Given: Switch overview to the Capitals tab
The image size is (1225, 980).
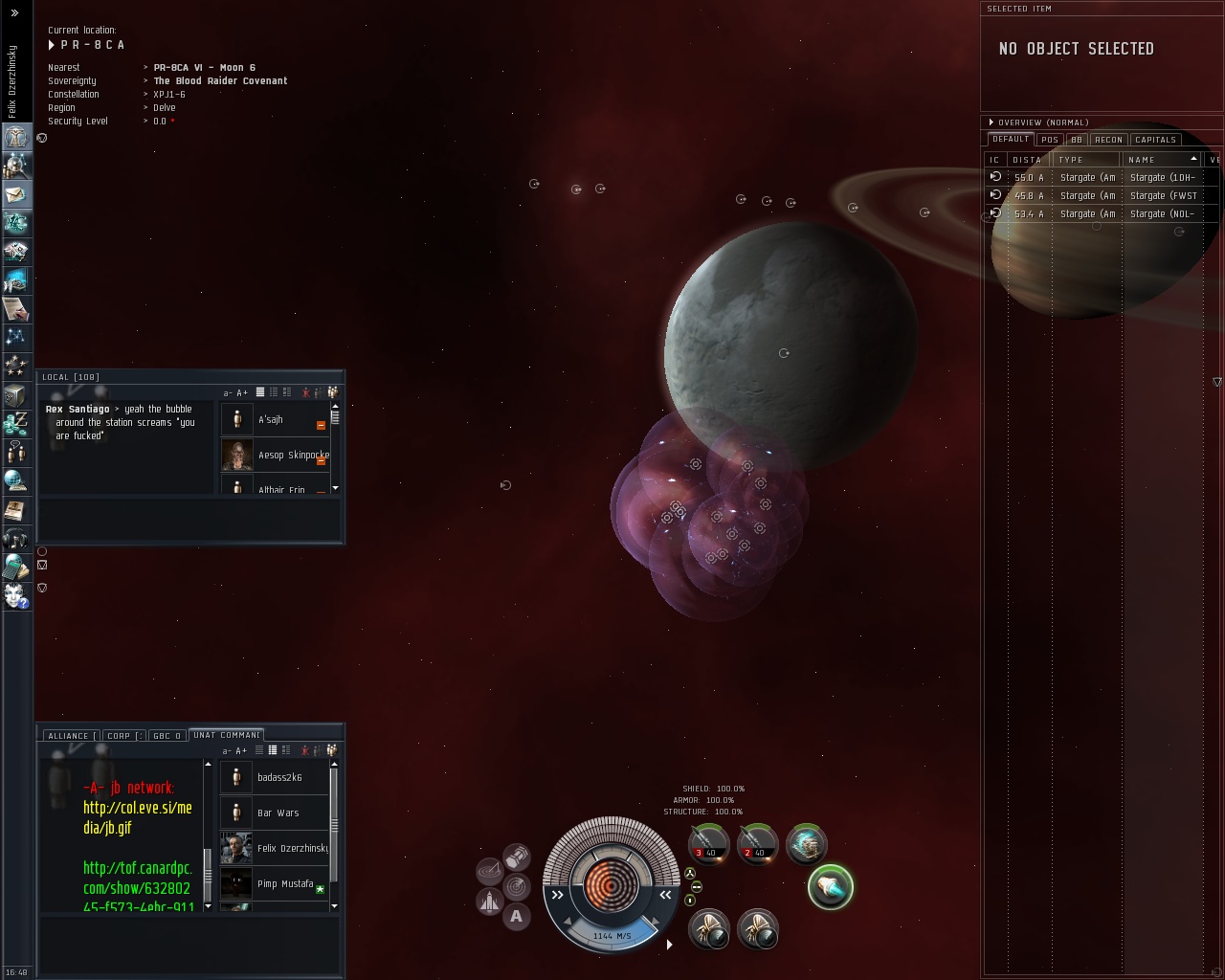Looking at the screenshot, I should [x=1155, y=140].
